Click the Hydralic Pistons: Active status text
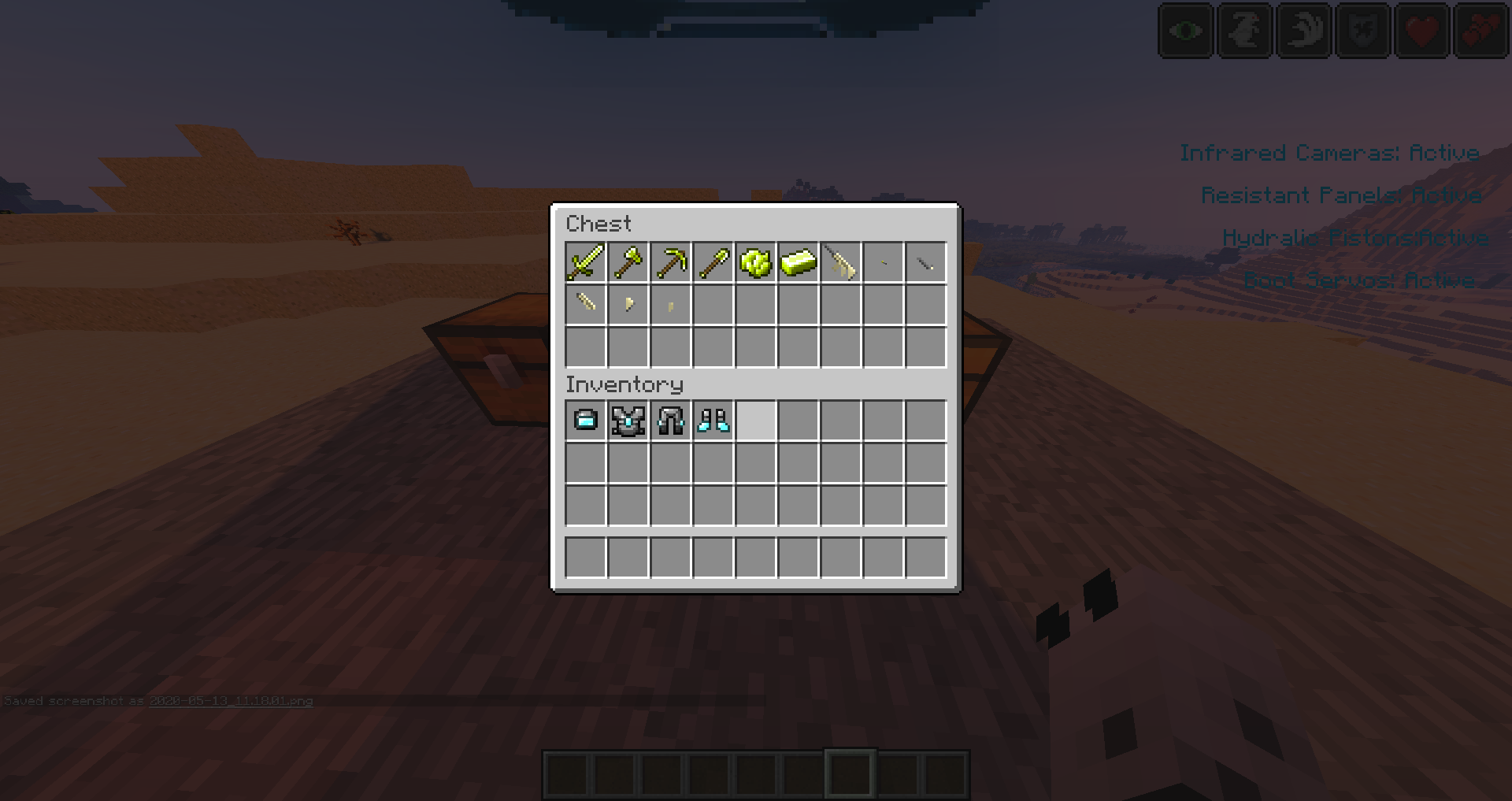Image resolution: width=1512 pixels, height=801 pixels. [1354, 237]
